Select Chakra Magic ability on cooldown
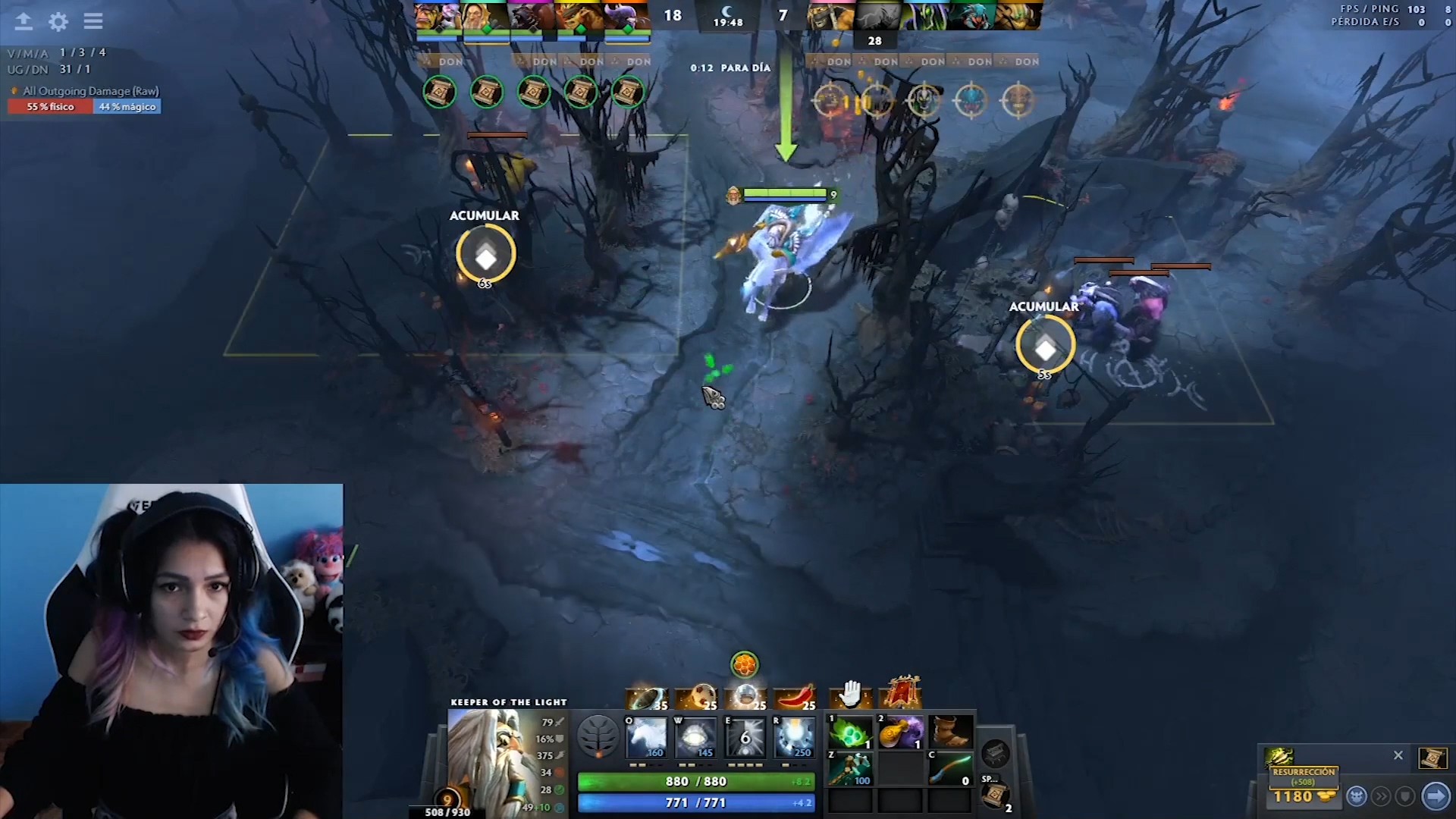The width and height of the screenshot is (1456, 819). 745,736
